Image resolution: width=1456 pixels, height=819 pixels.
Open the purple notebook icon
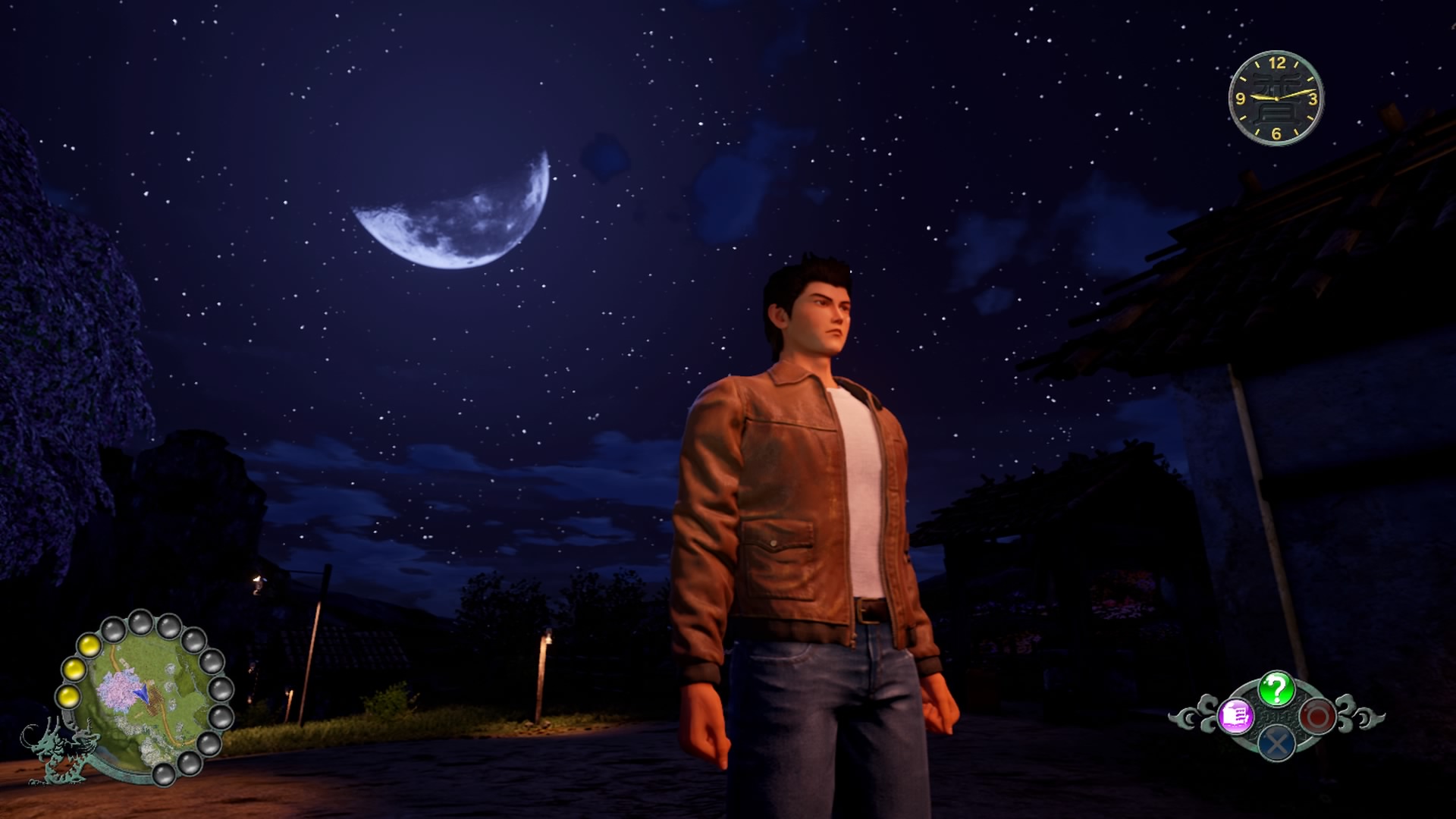tap(1235, 716)
